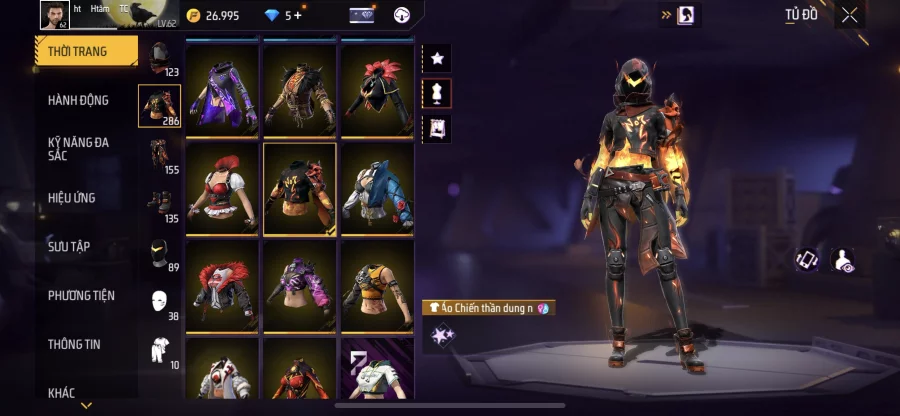Image resolution: width=900 pixels, height=416 pixels.
Task: Open the SƯU TẬP tab
Action: pos(69,246)
